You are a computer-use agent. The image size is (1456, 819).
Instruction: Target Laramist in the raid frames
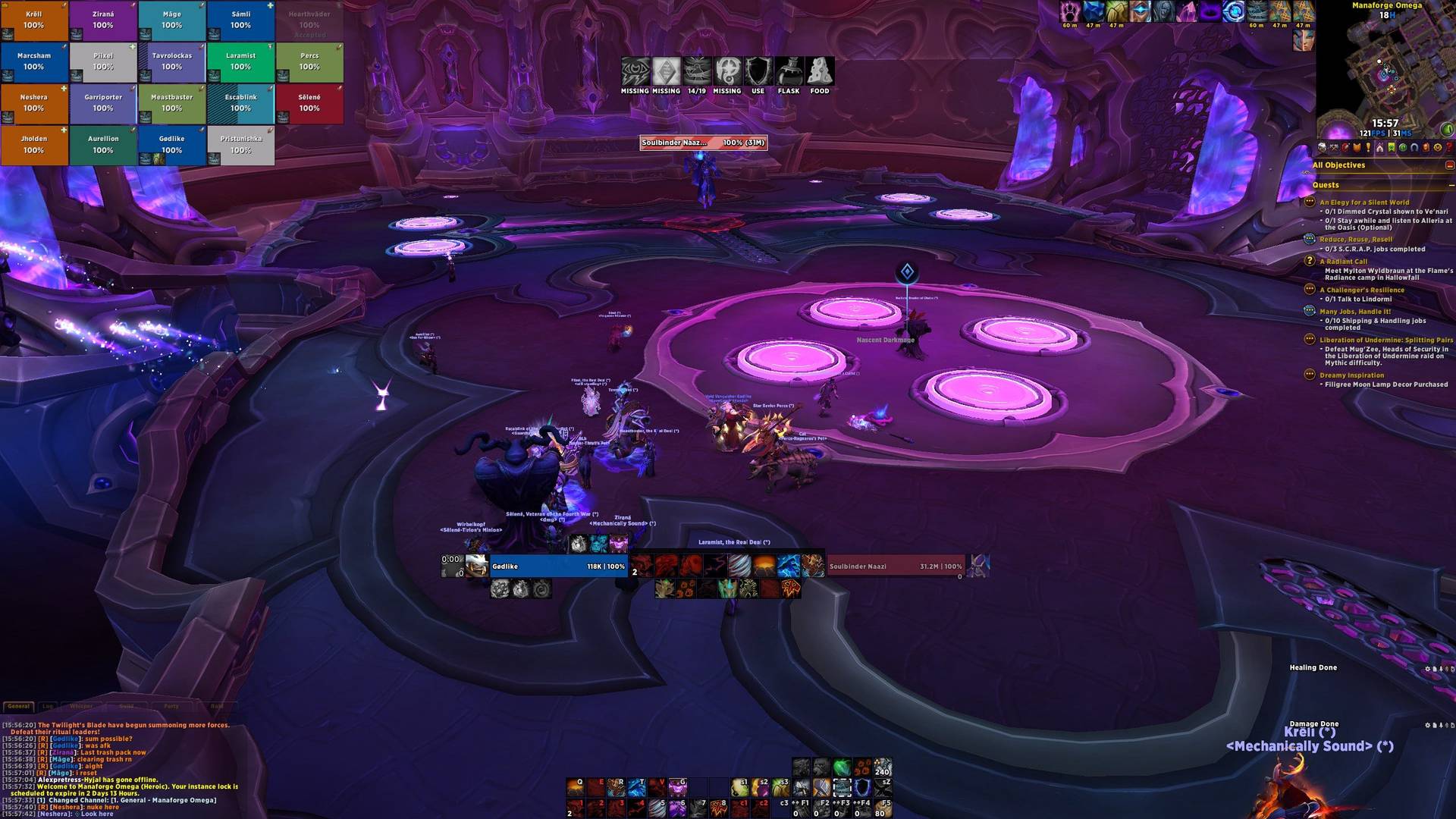(x=240, y=62)
